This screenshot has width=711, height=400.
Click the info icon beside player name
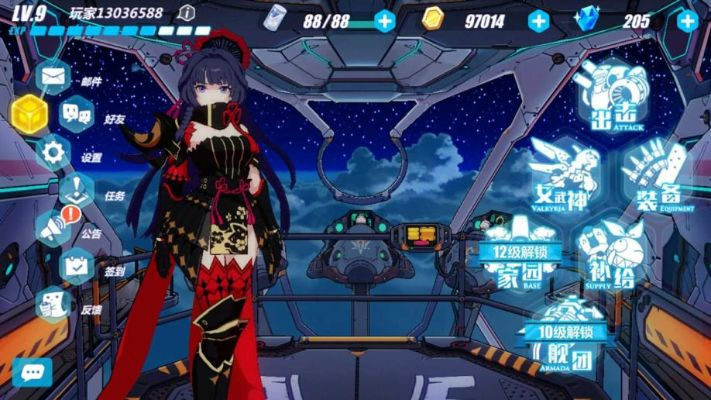pos(186,13)
